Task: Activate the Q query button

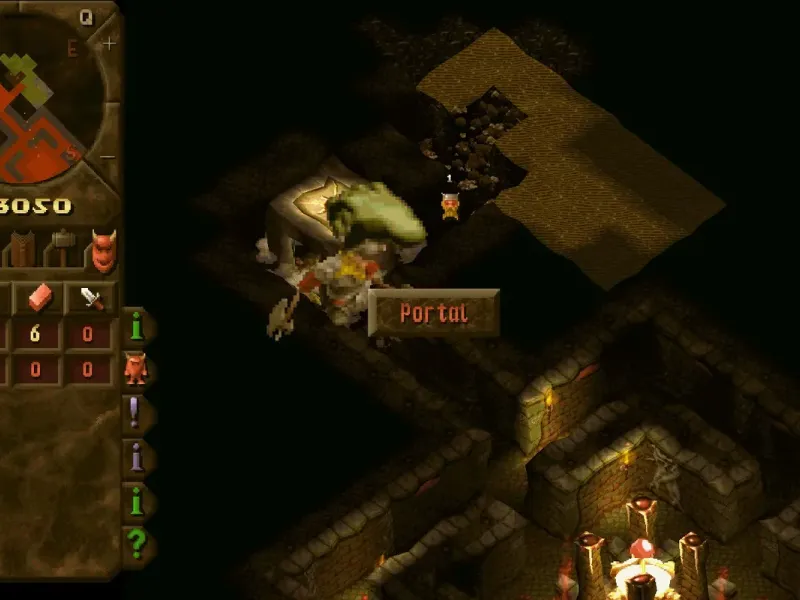Action: tap(86, 16)
